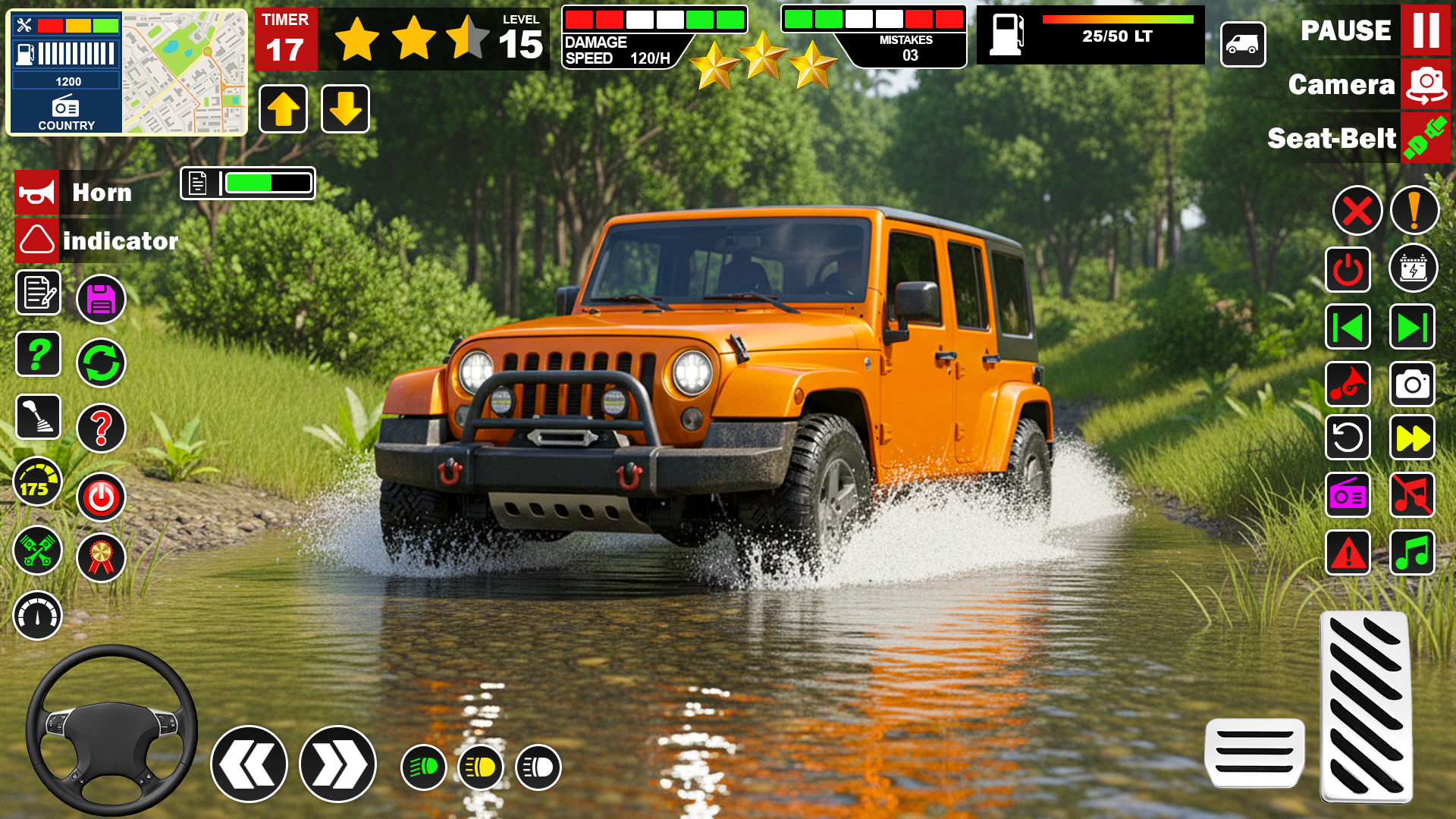Steer left with the double left chevron
Viewport: 1456px width, 819px height.
click(x=249, y=764)
